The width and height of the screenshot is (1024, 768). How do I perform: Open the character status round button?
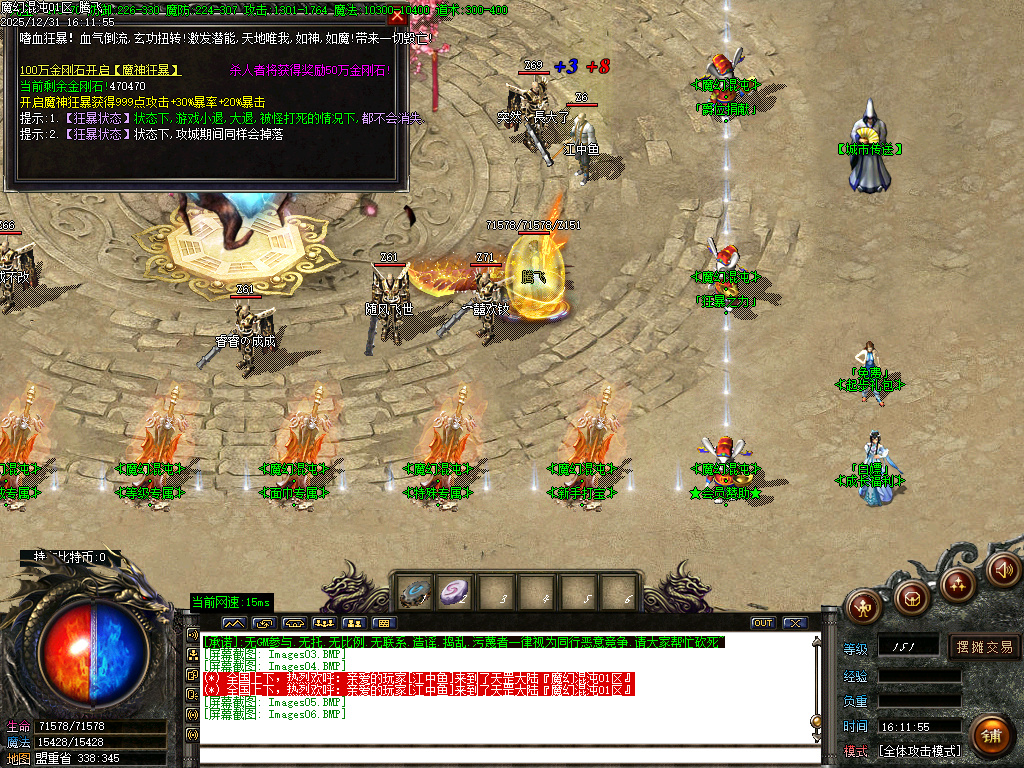[x=863, y=605]
